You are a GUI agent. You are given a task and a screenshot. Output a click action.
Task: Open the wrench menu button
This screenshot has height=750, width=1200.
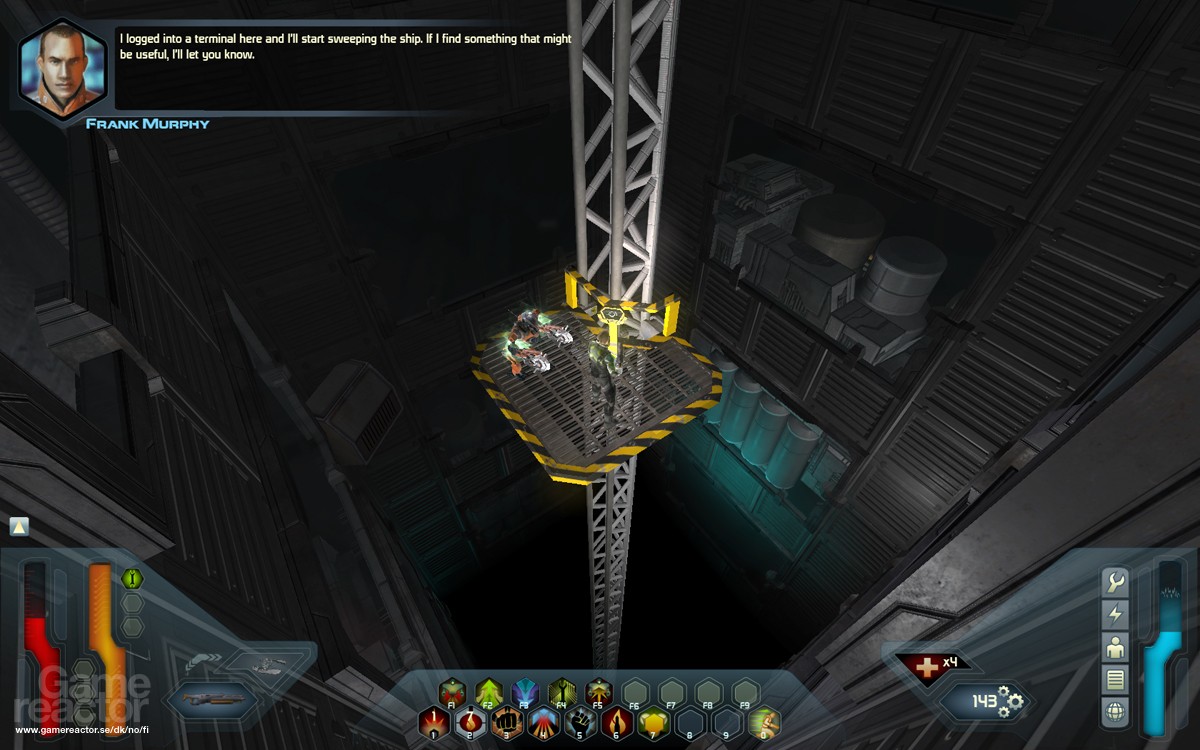tap(1115, 581)
